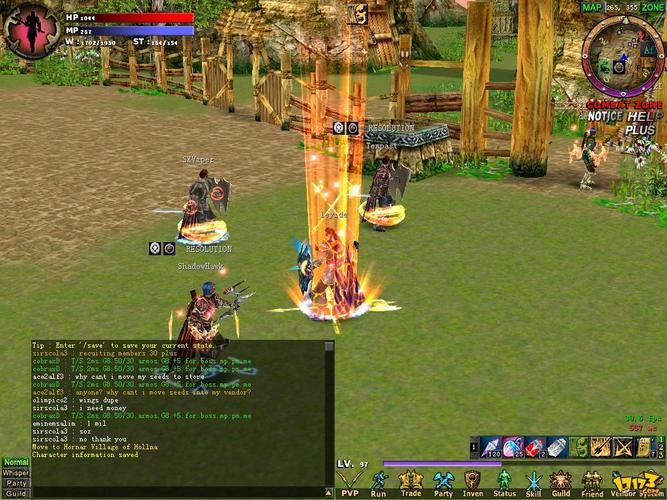Image resolution: width=667 pixels, height=500 pixels.
Task: Switch chat to the Whisper channel
Action: (x=15, y=473)
